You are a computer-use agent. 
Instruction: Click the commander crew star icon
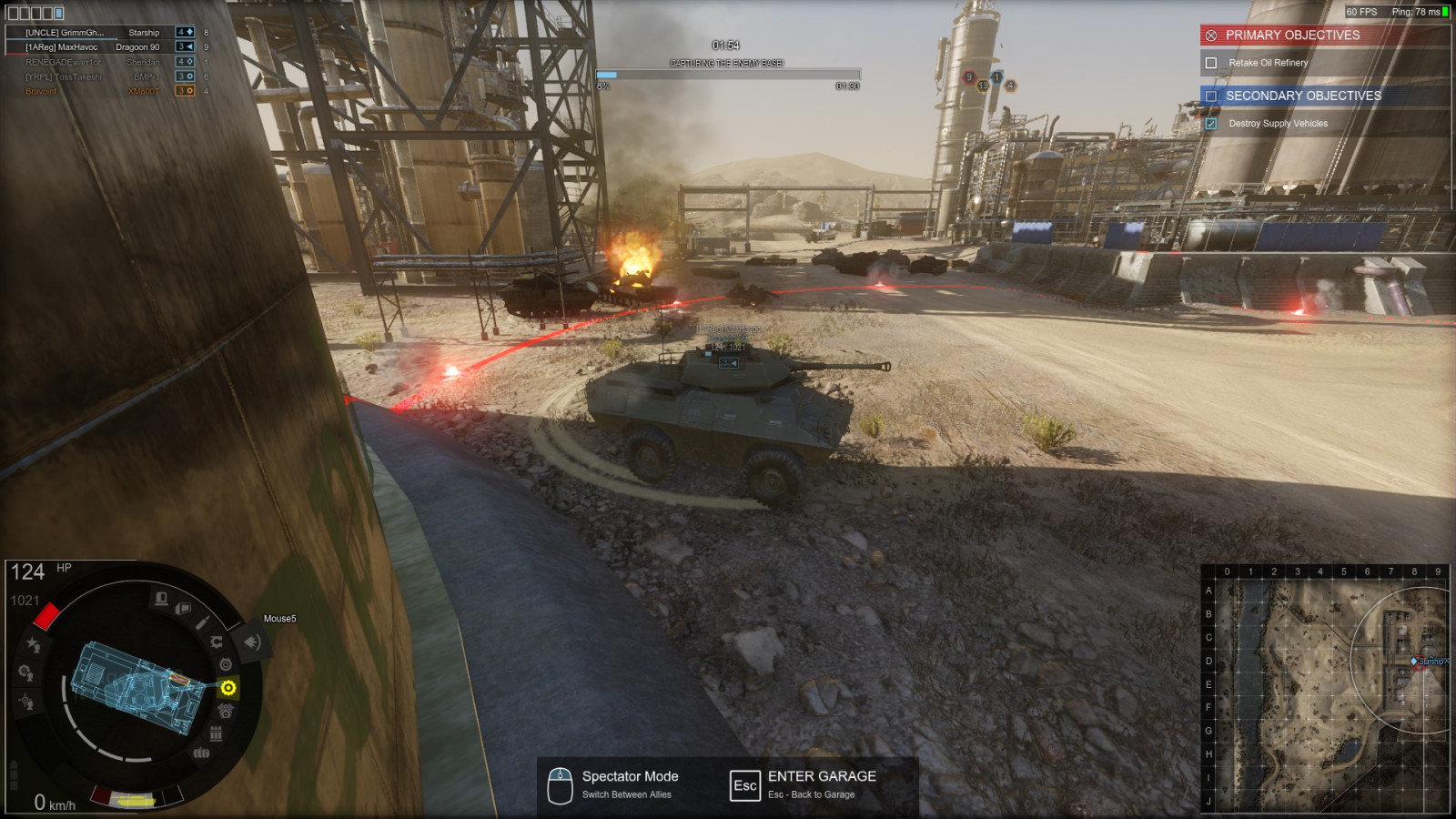click(x=34, y=644)
